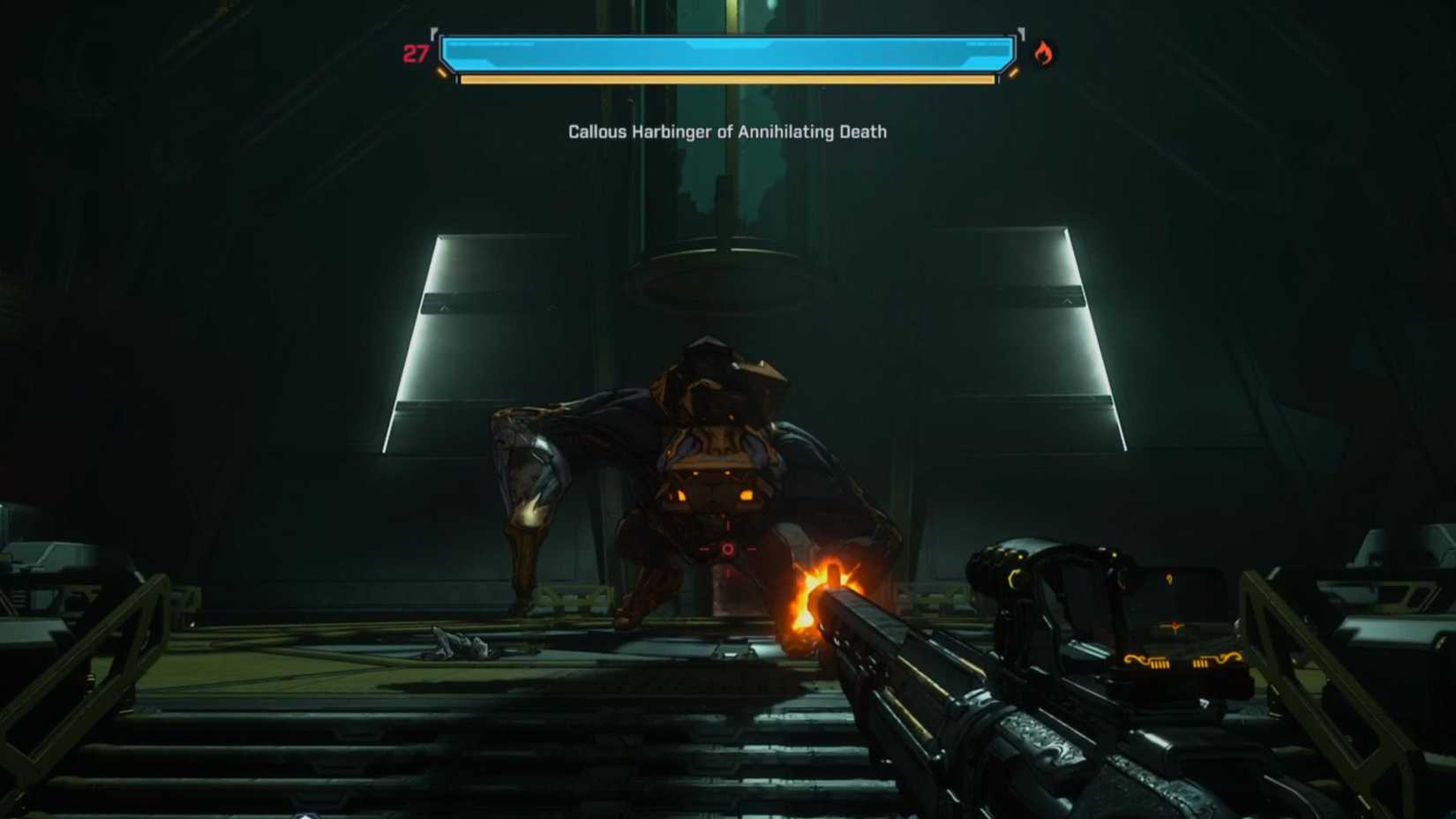1456x819 pixels.
Task: Toggle the top-right bracket of the boss health frame
Action: (1022, 32)
